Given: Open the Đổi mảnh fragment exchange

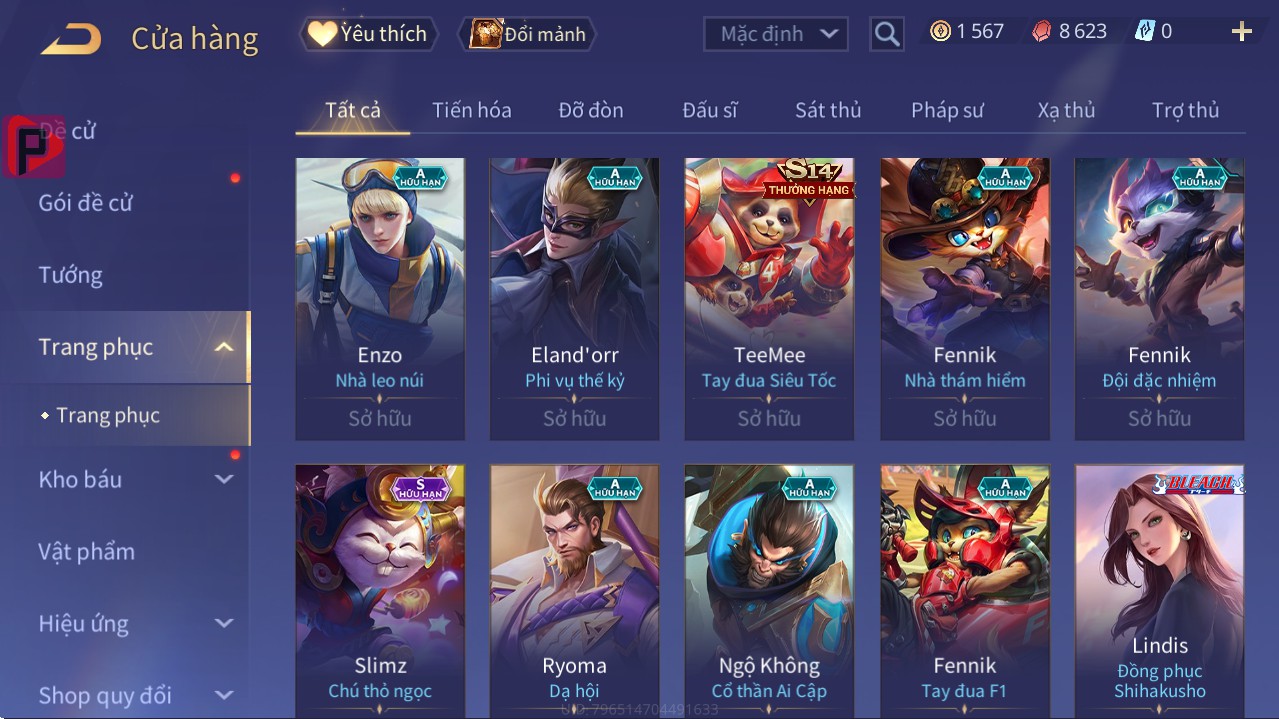Looking at the screenshot, I should pyautogui.click(x=527, y=34).
